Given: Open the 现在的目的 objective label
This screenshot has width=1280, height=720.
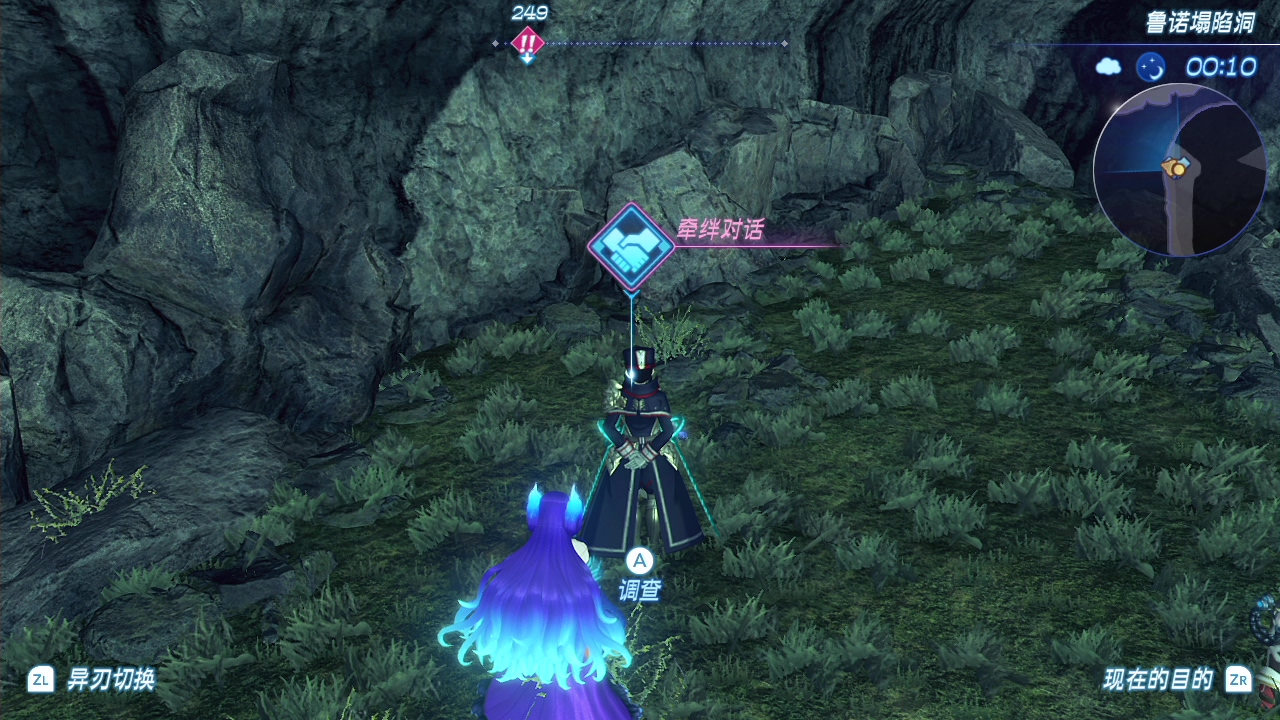Looking at the screenshot, I should point(1158,680).
